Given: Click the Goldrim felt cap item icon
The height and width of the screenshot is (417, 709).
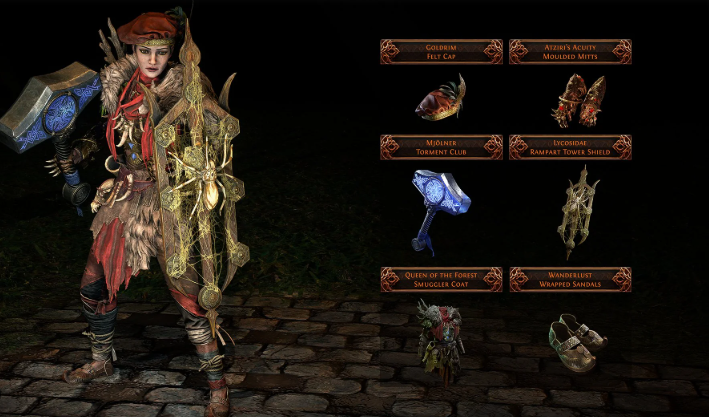Looking at the screenshot, I should point(442,101).
